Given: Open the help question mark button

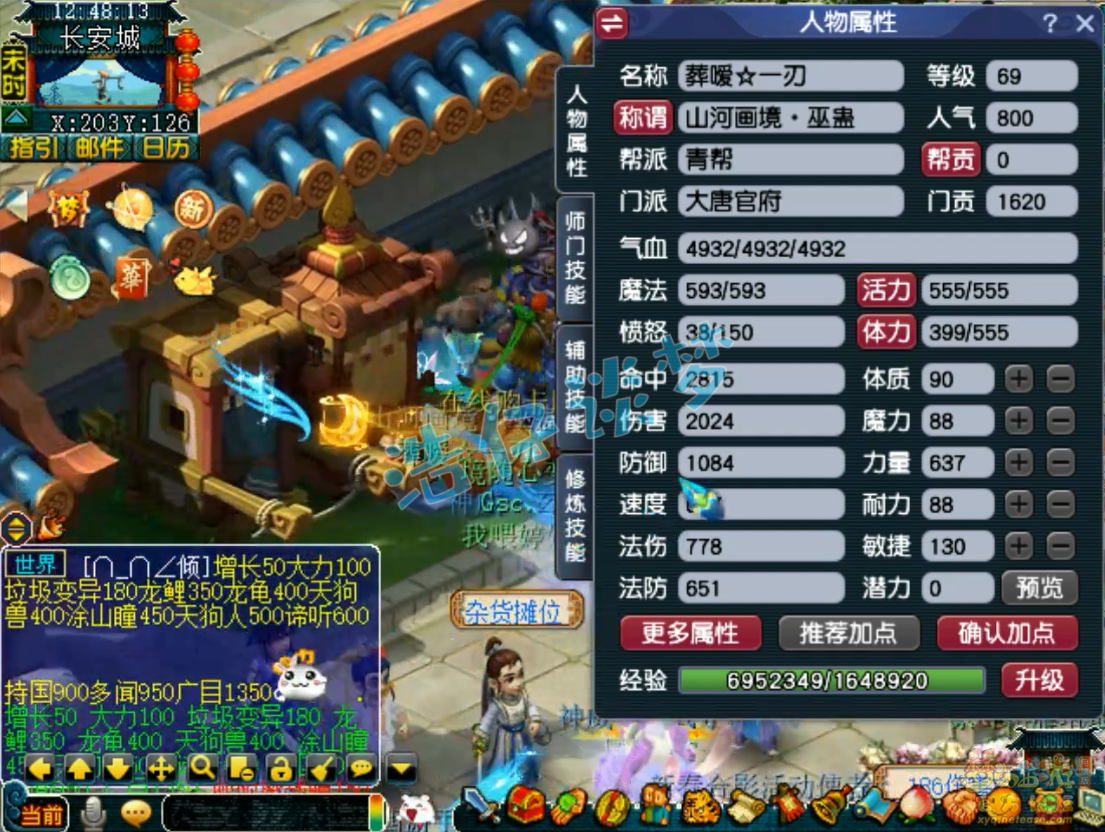Looking at the screenshot, I should click(1050, 24).
